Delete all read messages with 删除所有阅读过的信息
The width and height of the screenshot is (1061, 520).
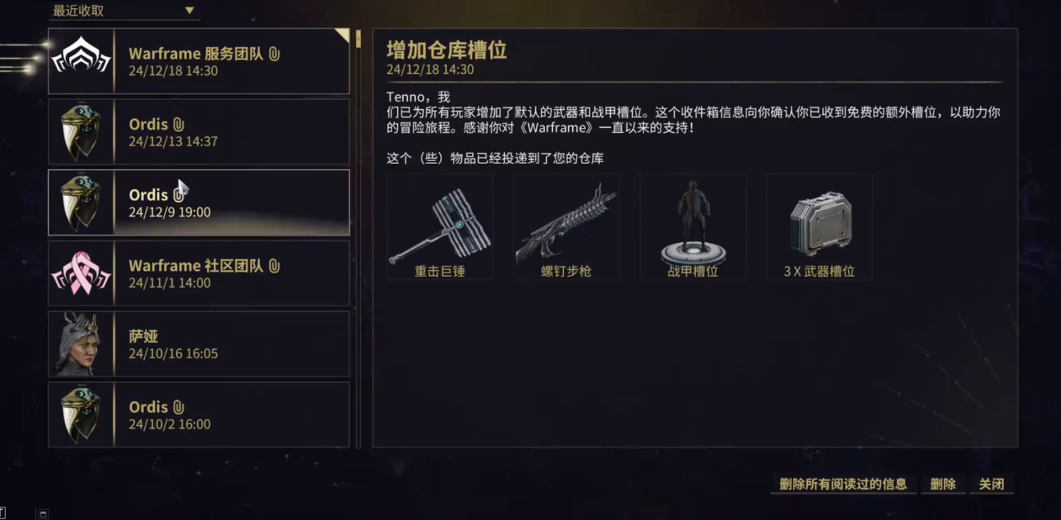click(x=843, y=484)
